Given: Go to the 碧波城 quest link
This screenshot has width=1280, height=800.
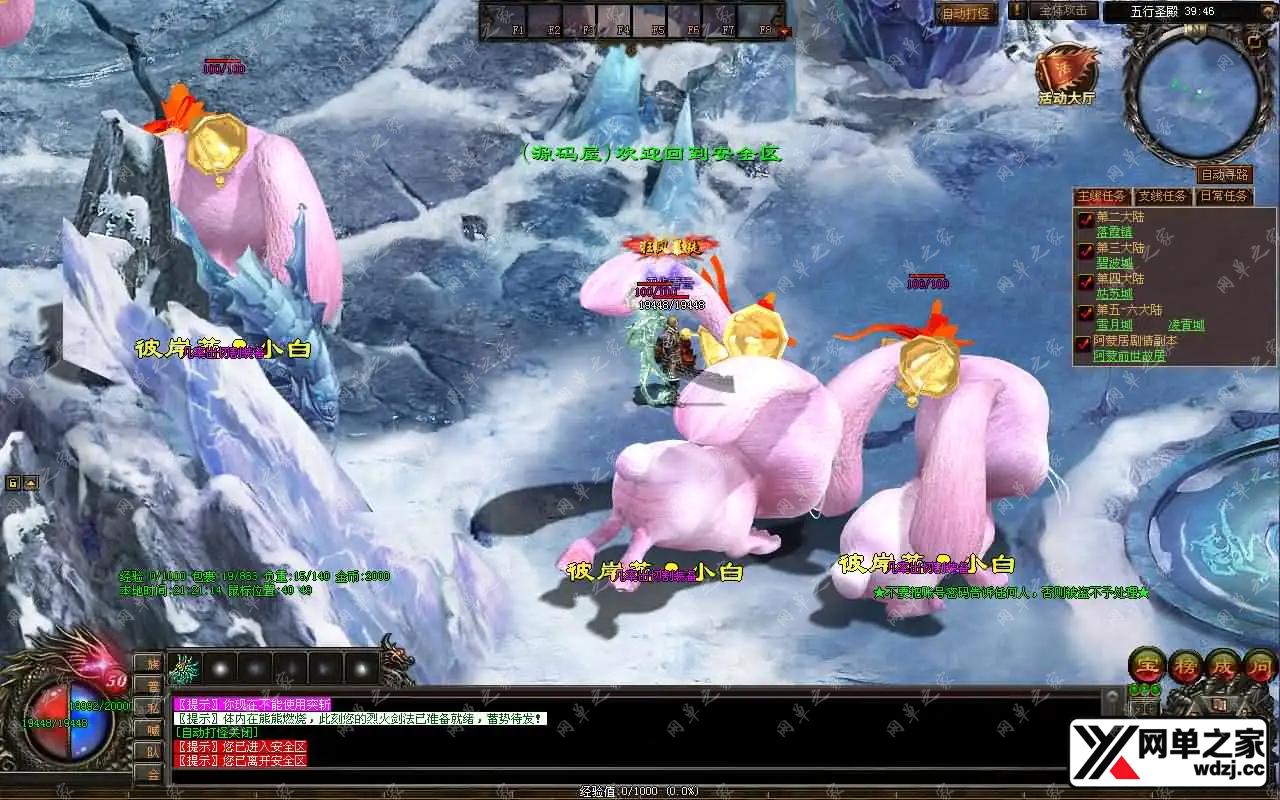Looking at the screenshot, I should coord(1114,263).
